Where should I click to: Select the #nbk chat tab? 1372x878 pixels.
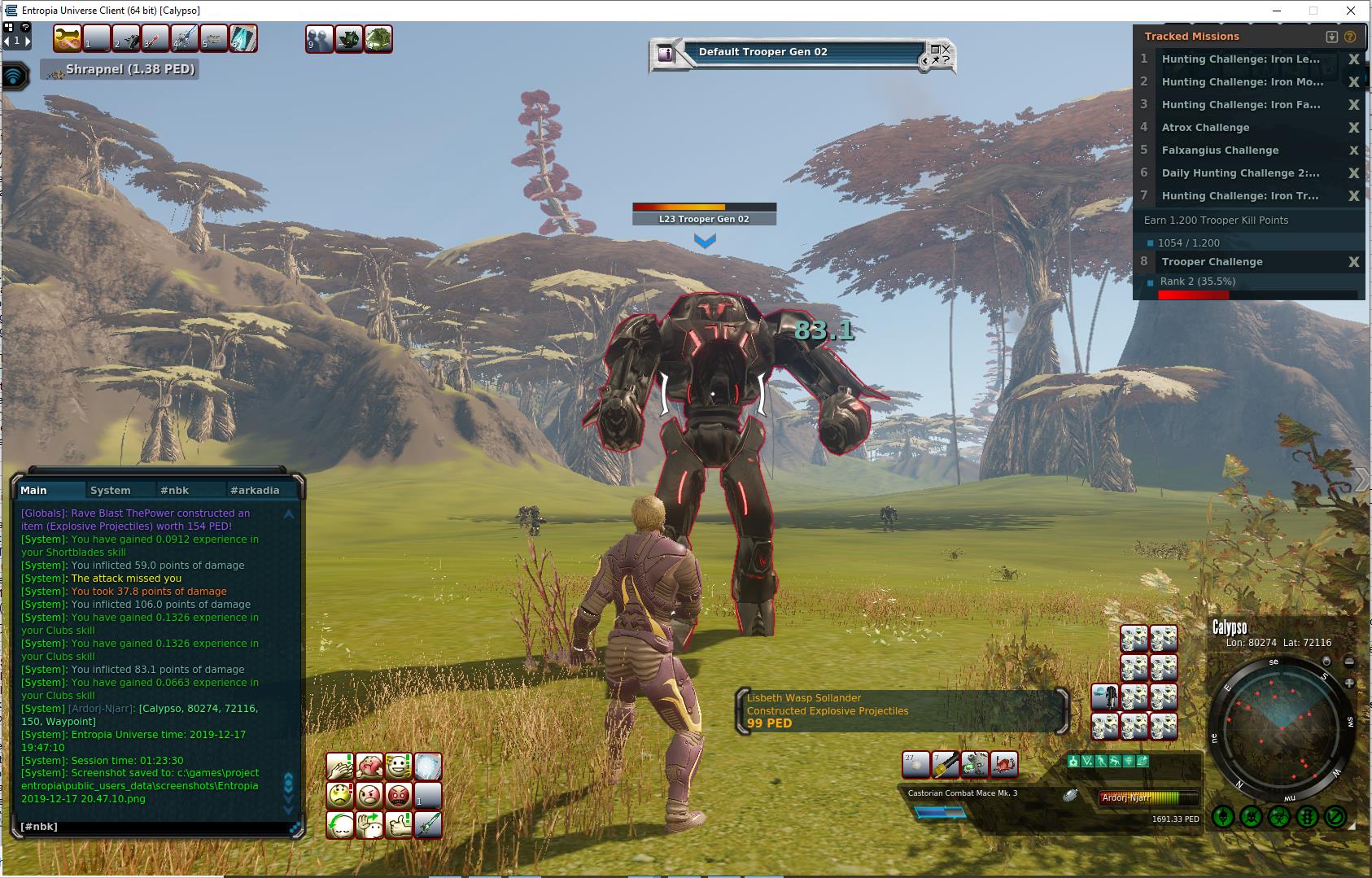(x=174, y=490)
